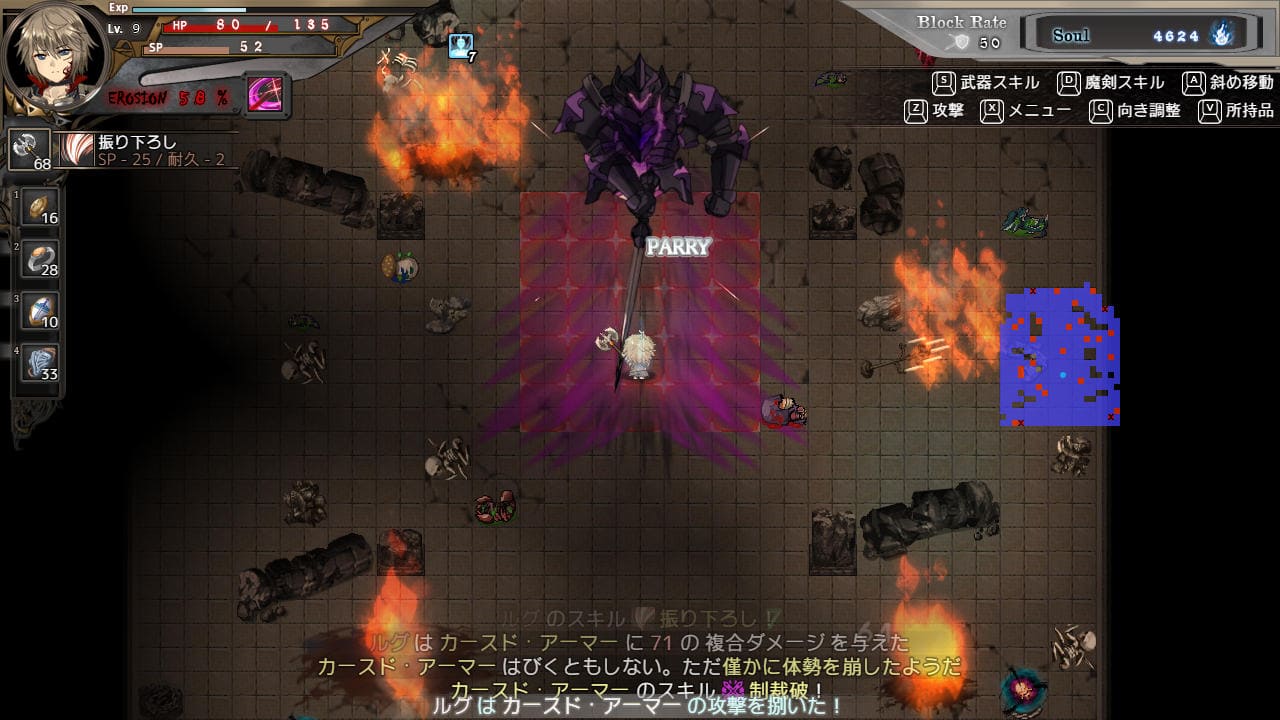This screenshot has width=1280, height=720.
Task: Activate the 振り下ろし weapon skill
Action: (x=76, y=149)
